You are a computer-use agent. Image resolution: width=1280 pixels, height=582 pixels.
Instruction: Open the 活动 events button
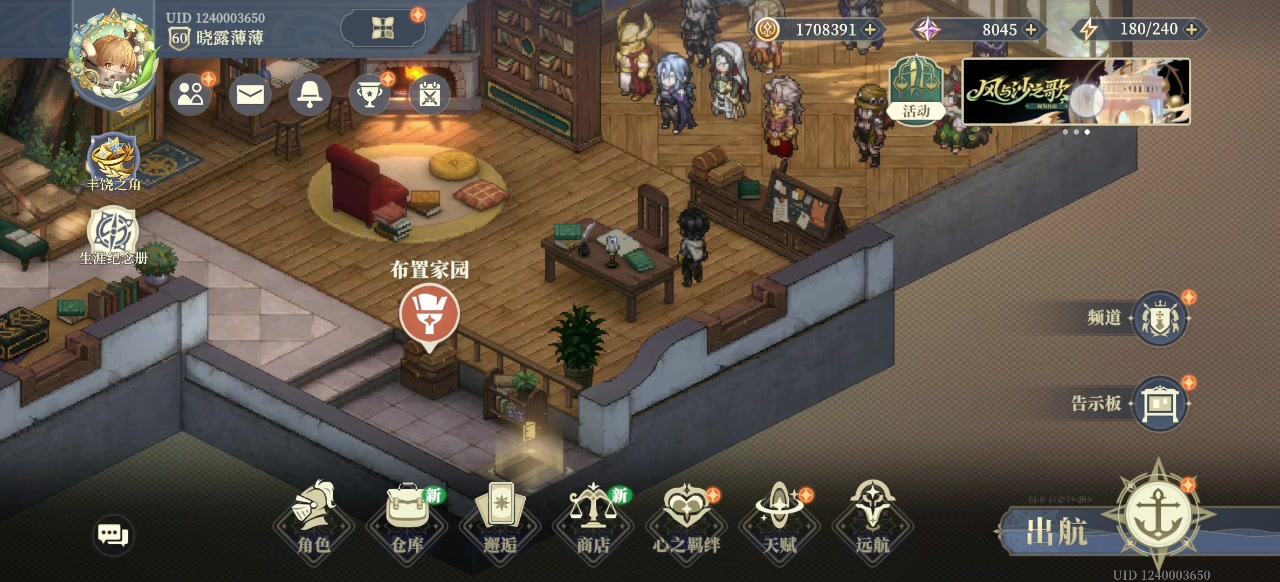[x=916, y=87]
